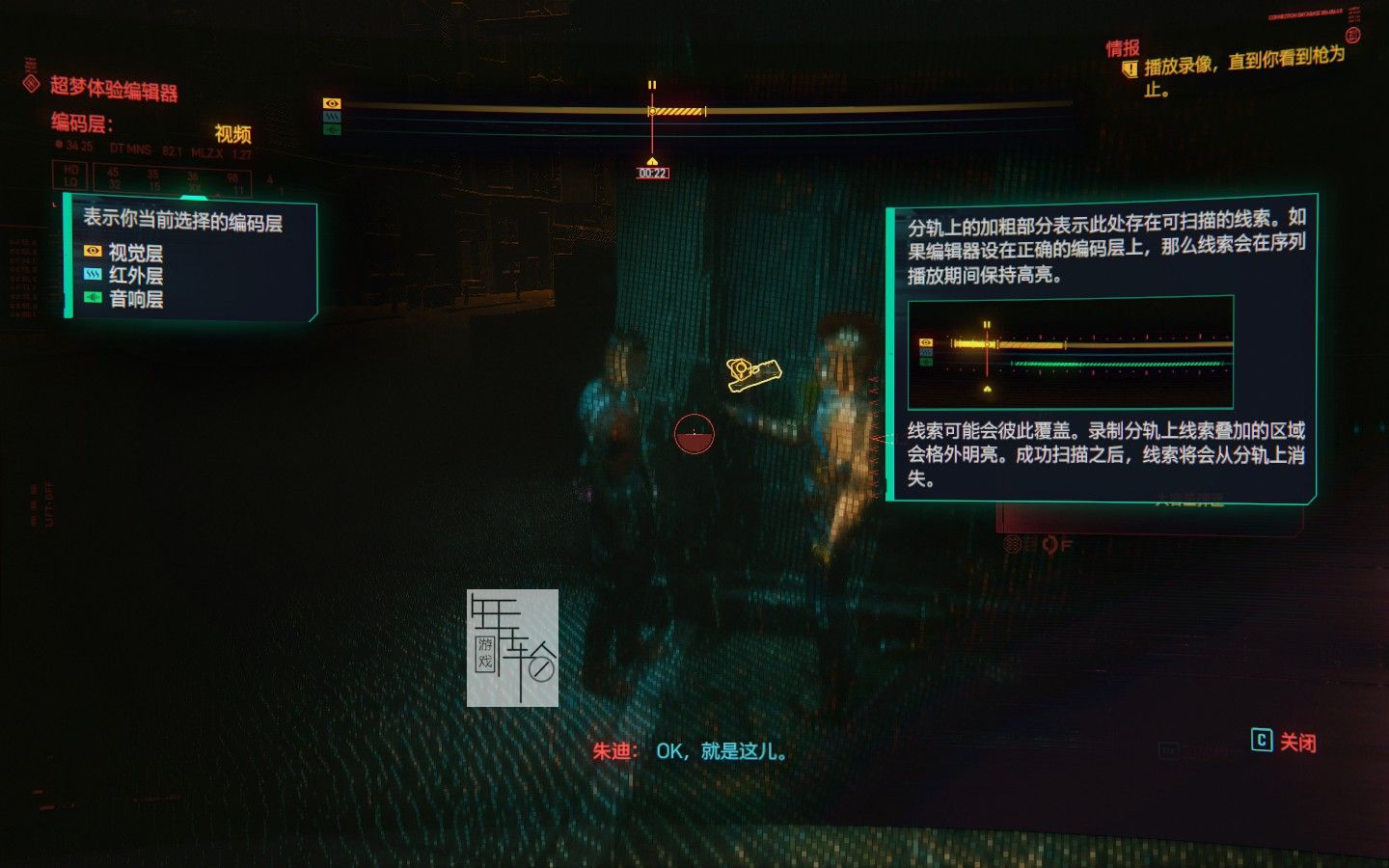The image size is (1389, 868).
Task: Click the 音响层 speaker icon in the legend panel
Action: tap(91, 297)
